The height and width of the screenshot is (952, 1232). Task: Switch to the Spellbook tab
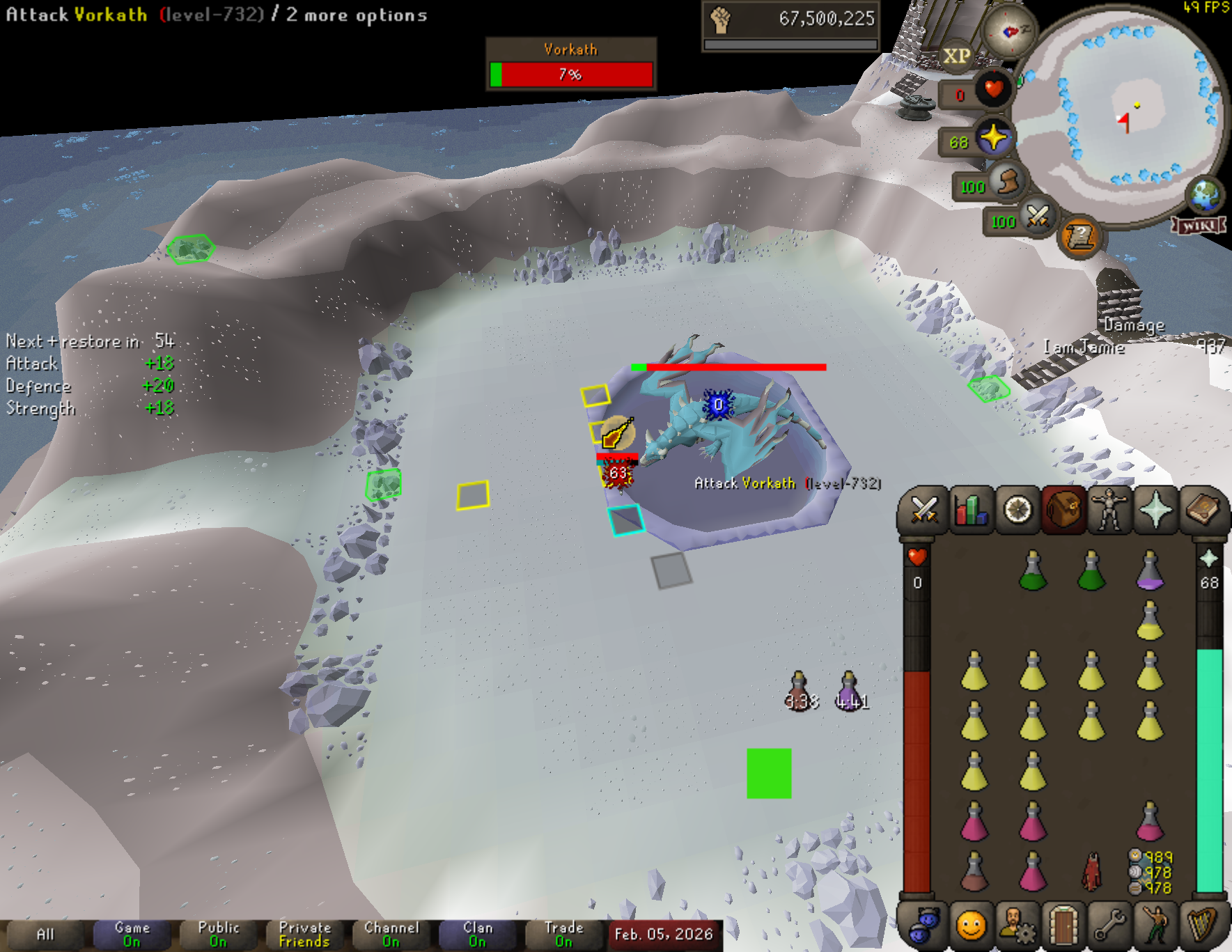pos(1203,510)
